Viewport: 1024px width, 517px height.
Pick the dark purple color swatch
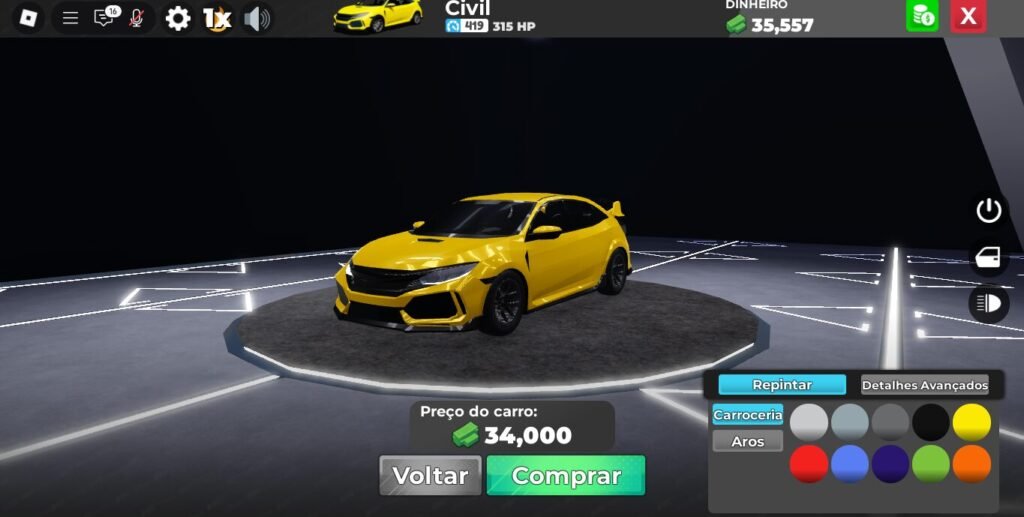890,464
